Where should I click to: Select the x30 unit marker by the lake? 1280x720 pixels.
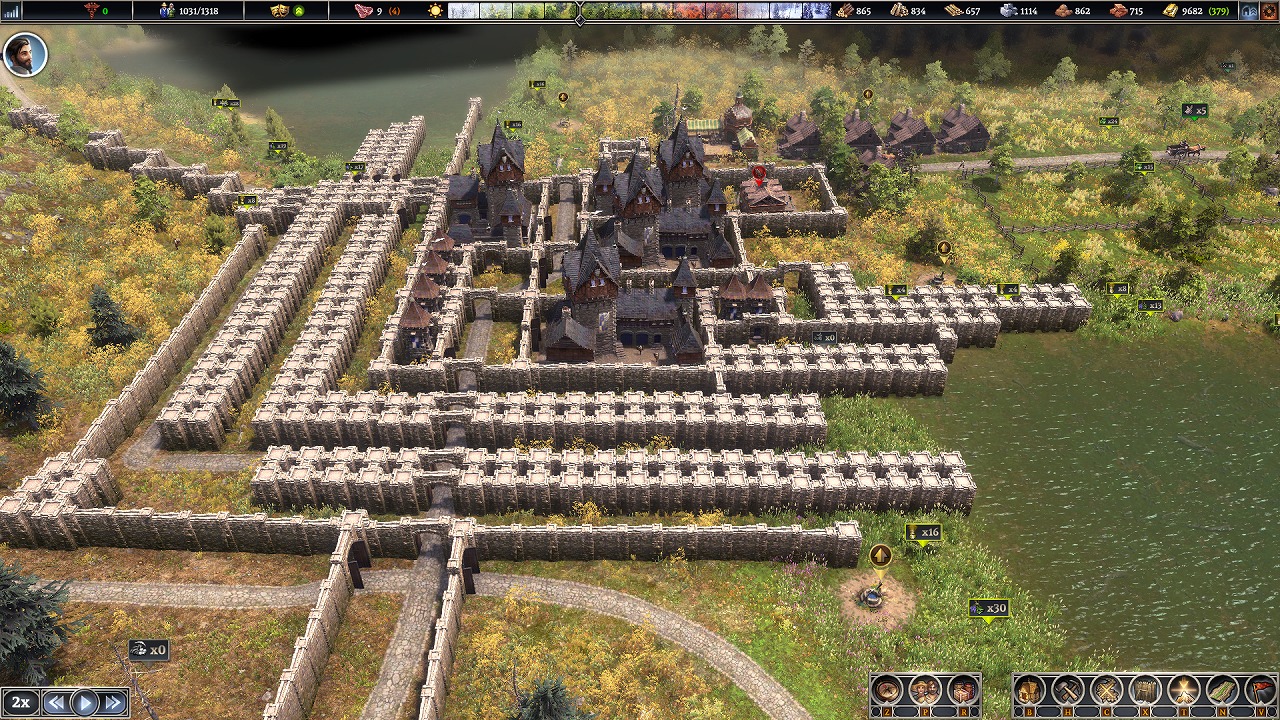point(988,608)
